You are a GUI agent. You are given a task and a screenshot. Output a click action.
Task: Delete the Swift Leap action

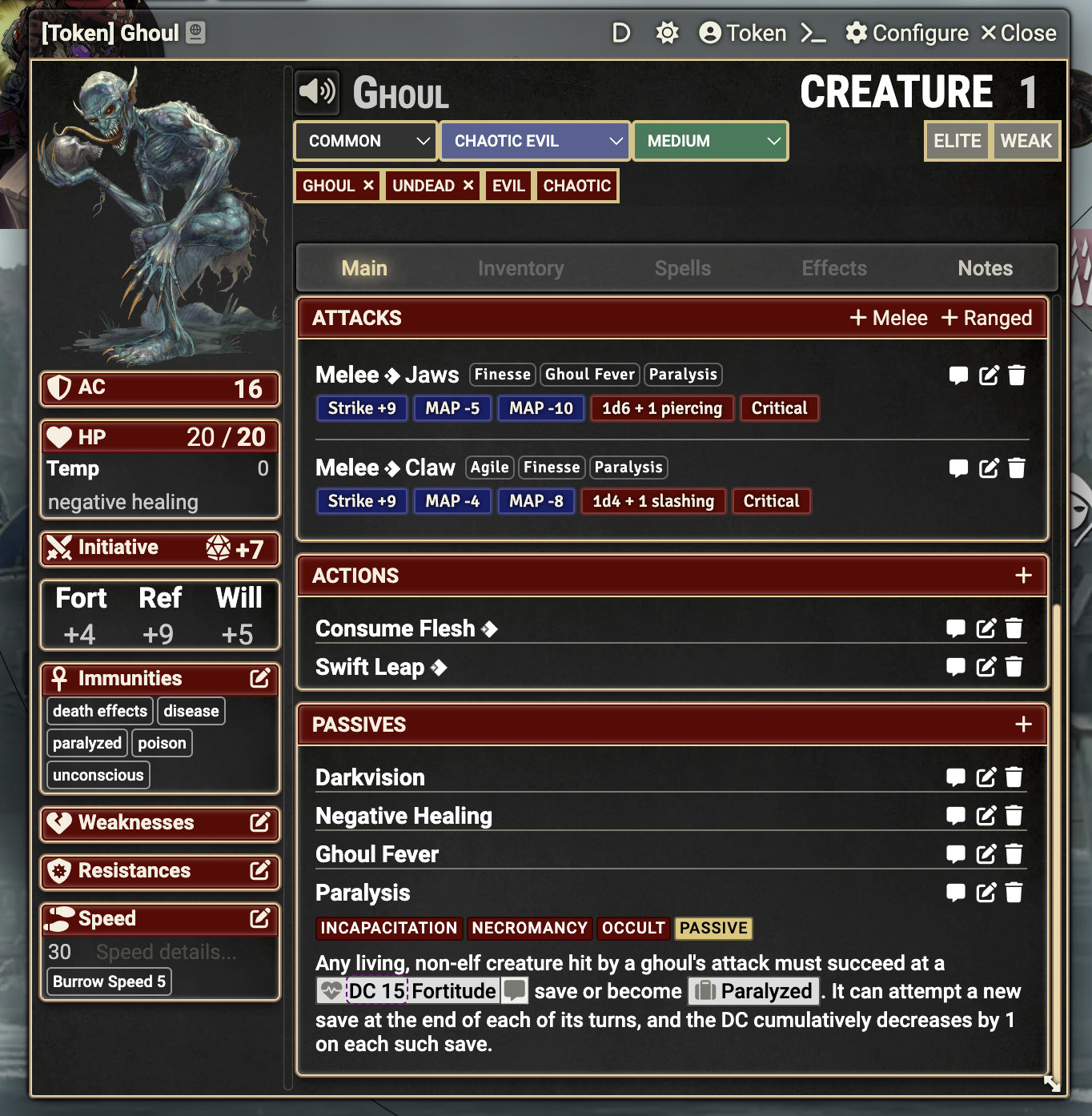pos(1015,667)
